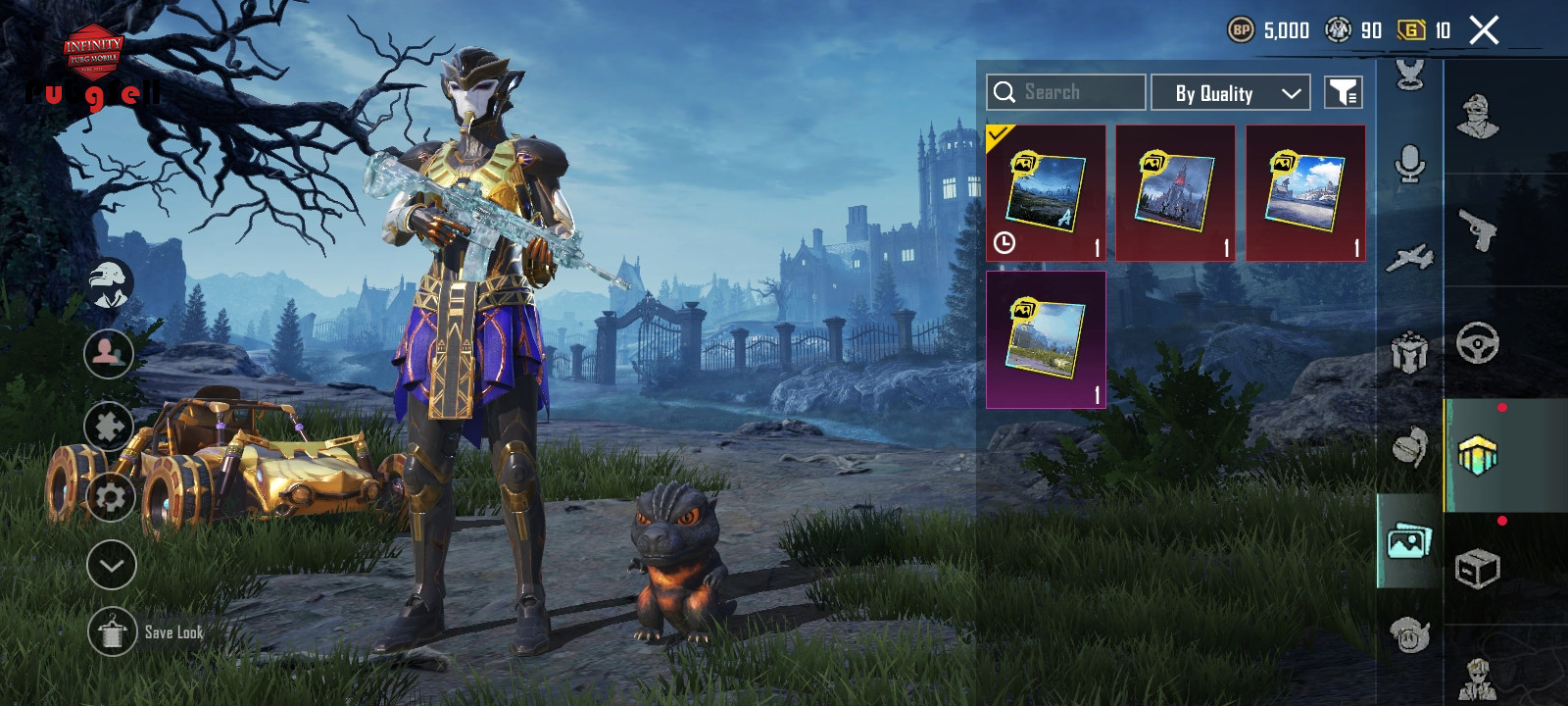Collapse the side buttons with the down arrow
This screenshot has height=706, width=1568.
pyautogui.click(x=111, y=565)
